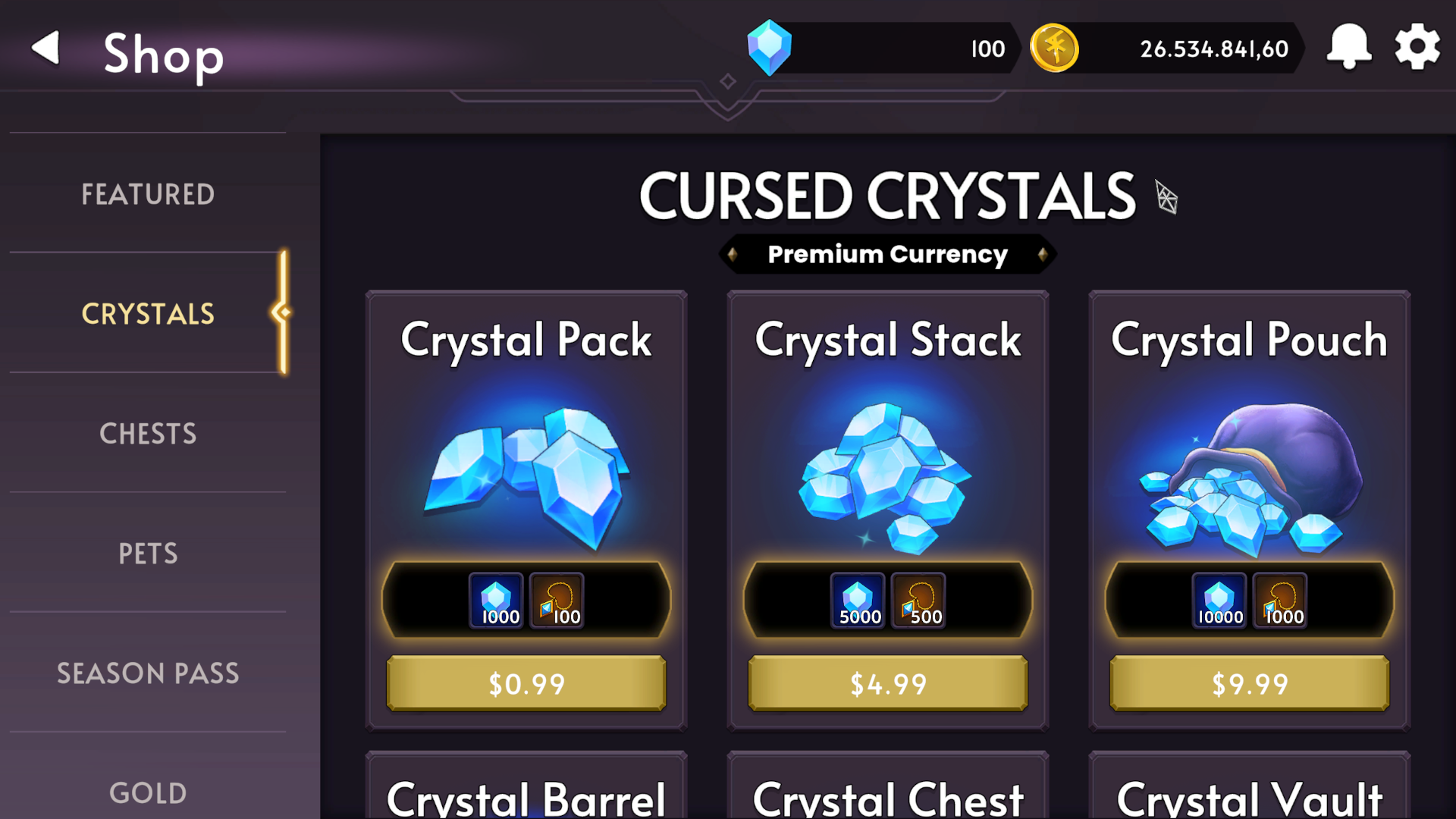Screen dimensions: 1456x819
Task: Click the 5000 crystals icon in Crystal Stack
Action: tap(858, 599)
